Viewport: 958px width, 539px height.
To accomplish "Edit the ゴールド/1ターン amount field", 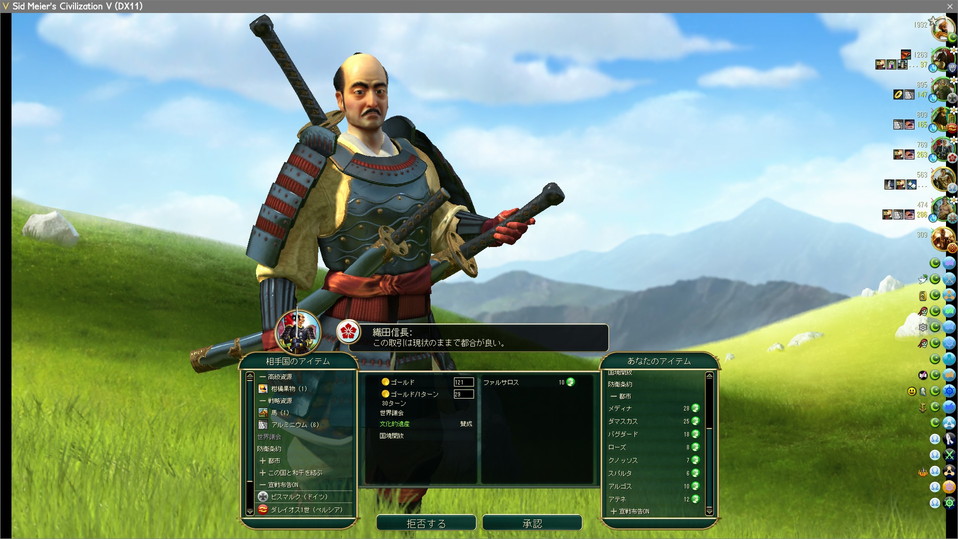I will point(463,394).
